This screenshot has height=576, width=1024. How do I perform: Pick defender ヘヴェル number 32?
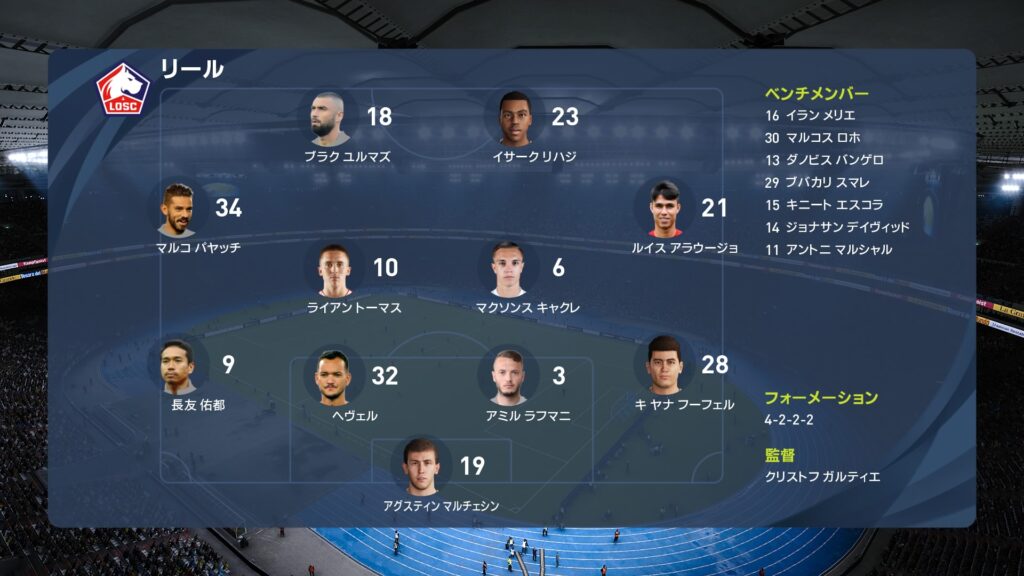[335, 377]
